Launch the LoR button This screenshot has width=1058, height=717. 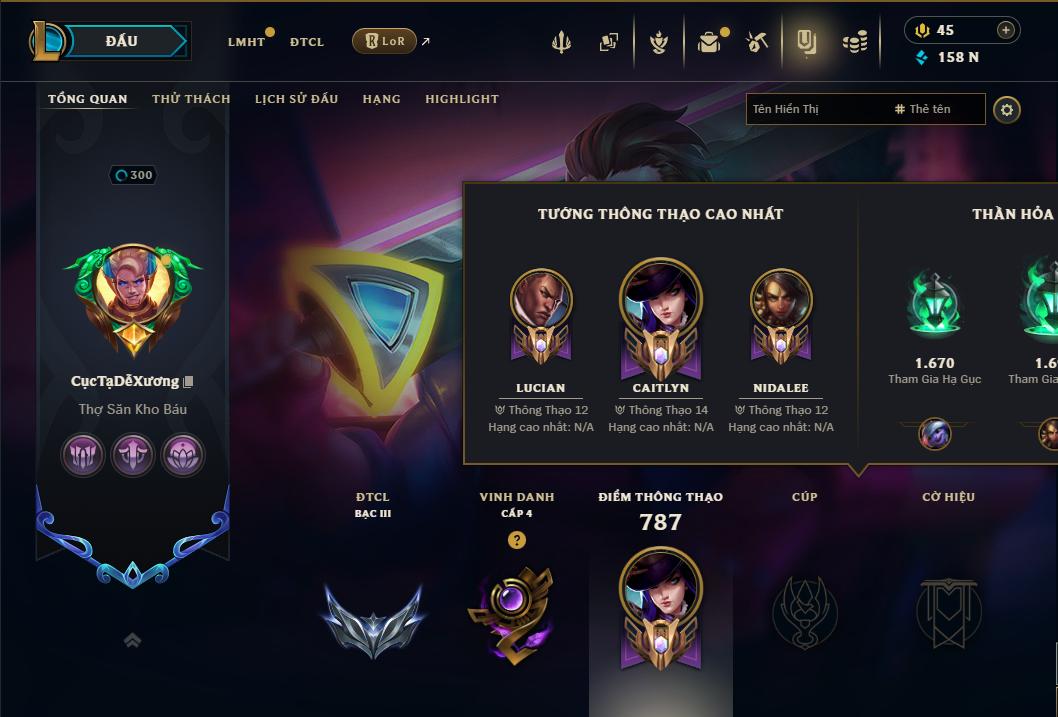coord(384,41)
